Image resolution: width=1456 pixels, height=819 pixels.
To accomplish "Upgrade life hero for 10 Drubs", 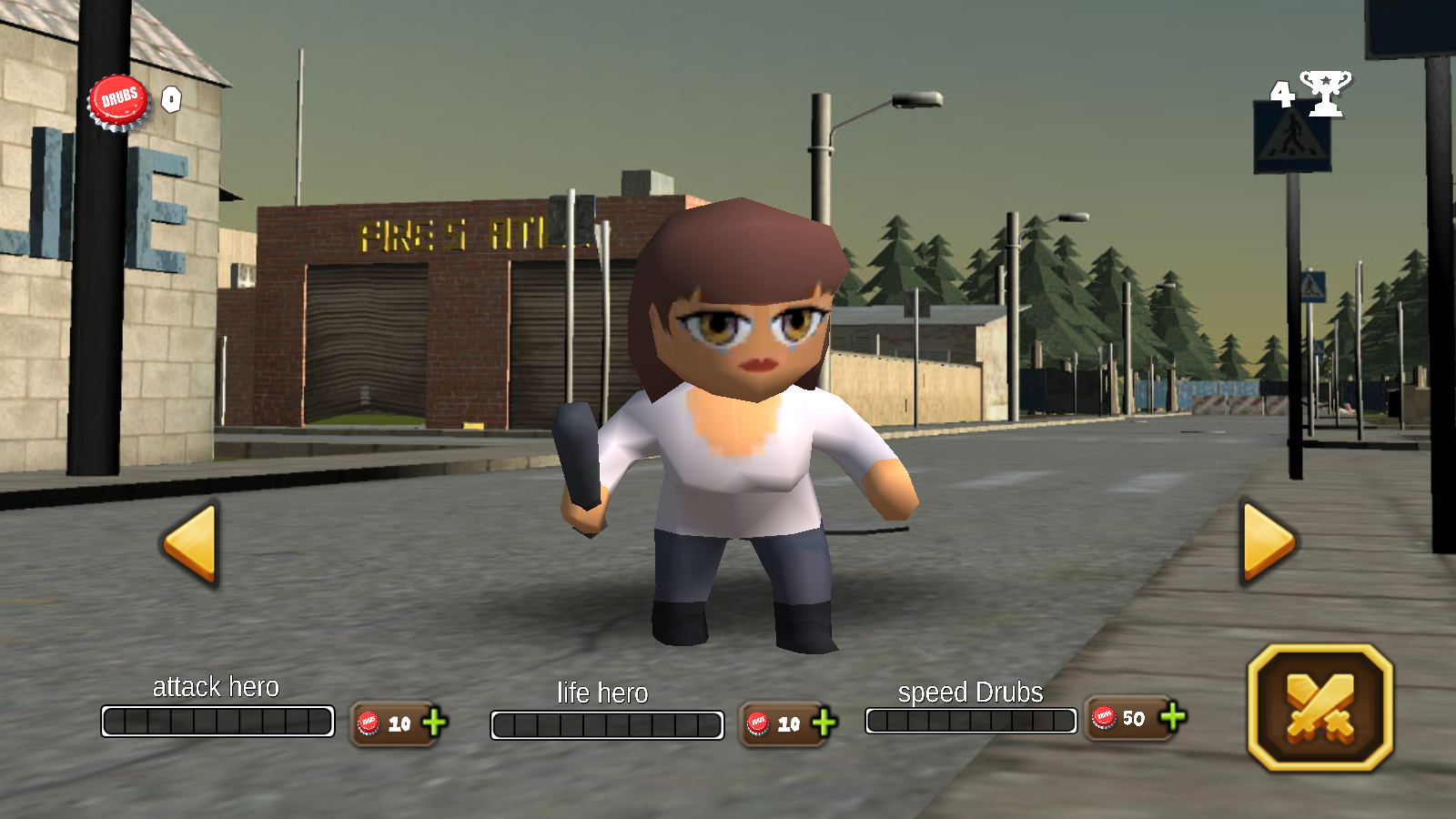I will click(x=824, y=723).
